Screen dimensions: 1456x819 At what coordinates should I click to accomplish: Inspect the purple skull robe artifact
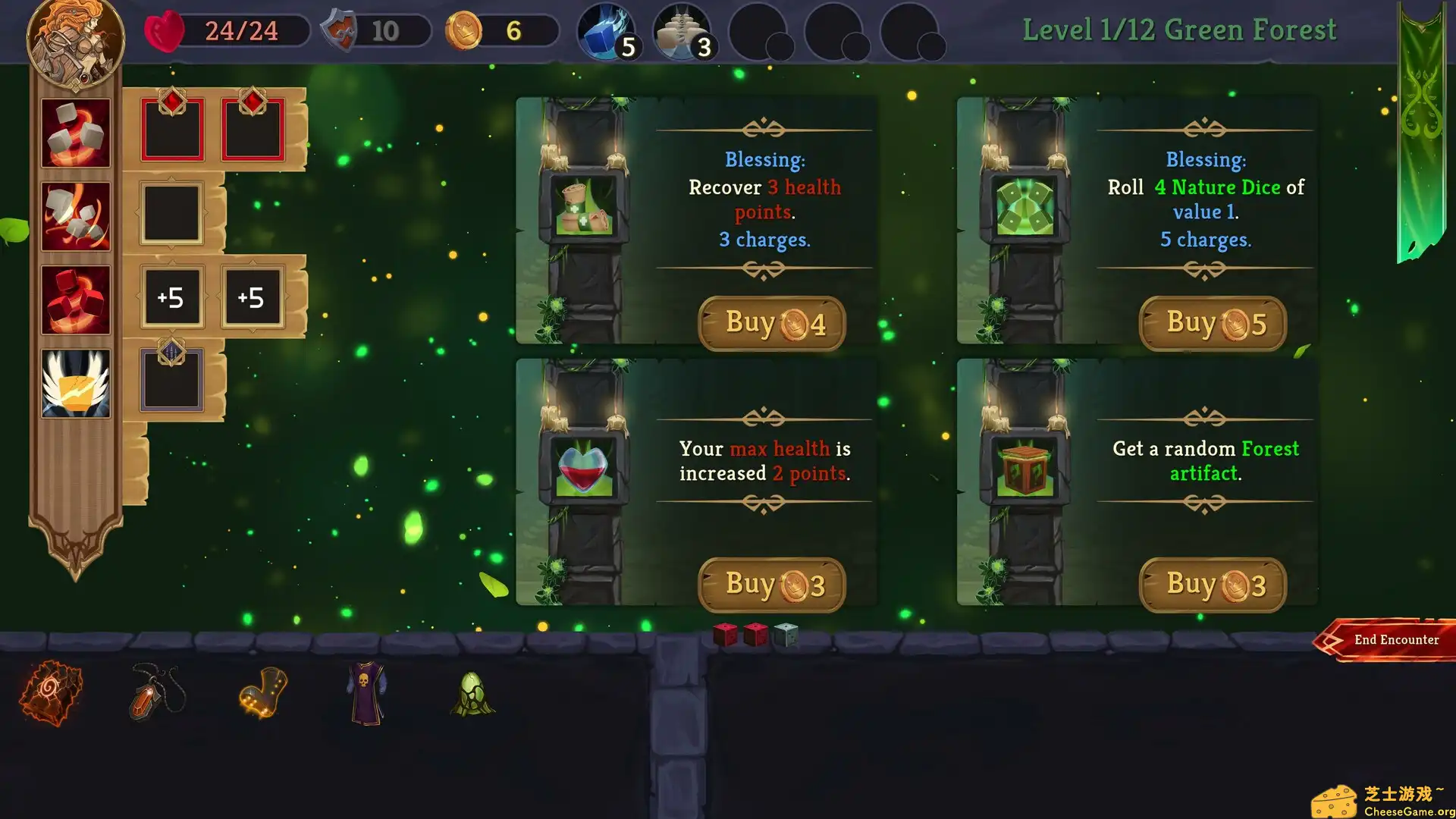[x=367, y=692]
